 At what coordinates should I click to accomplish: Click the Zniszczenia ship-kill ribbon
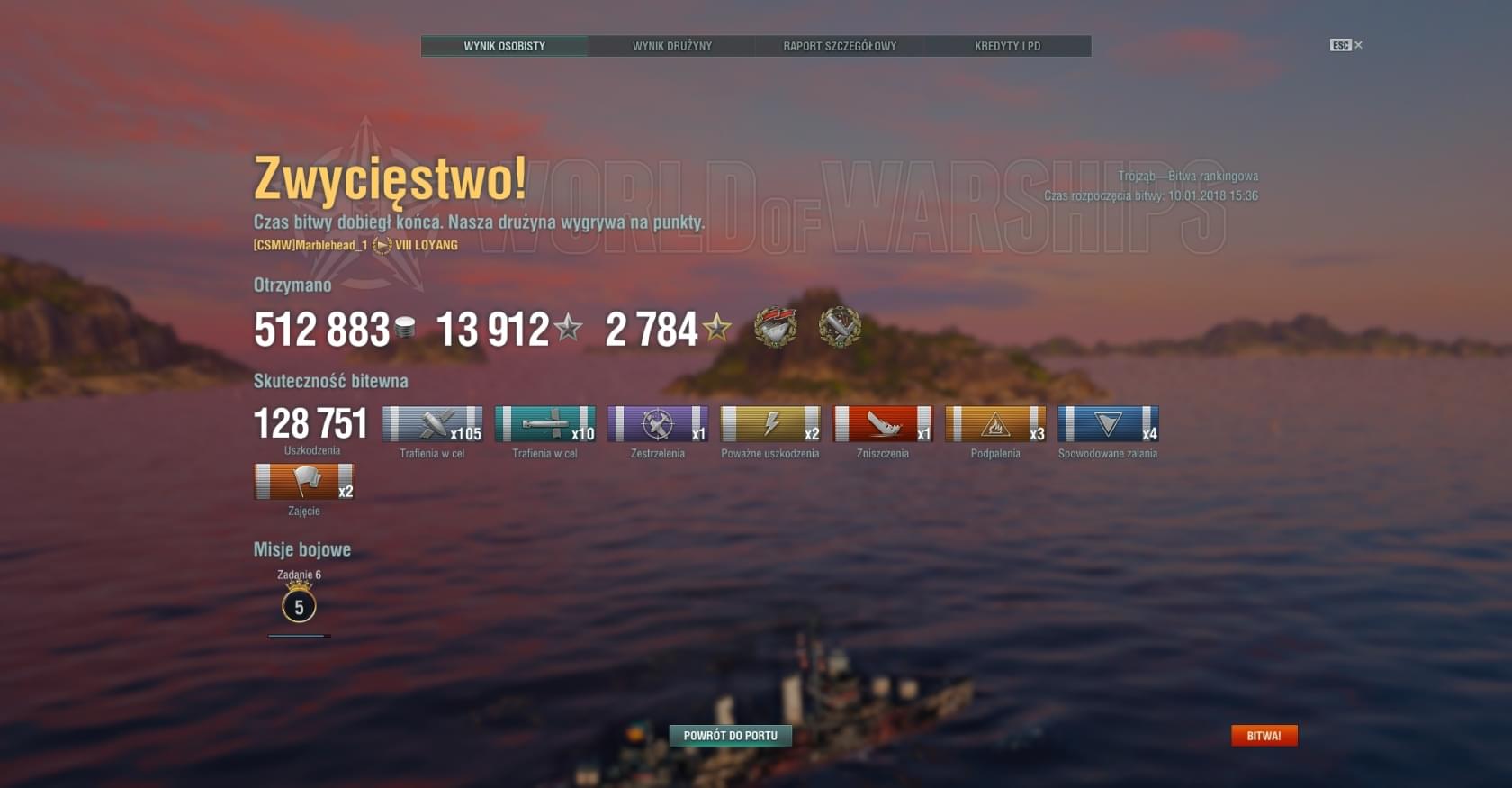pyautogui.click(x=883, y=424)
